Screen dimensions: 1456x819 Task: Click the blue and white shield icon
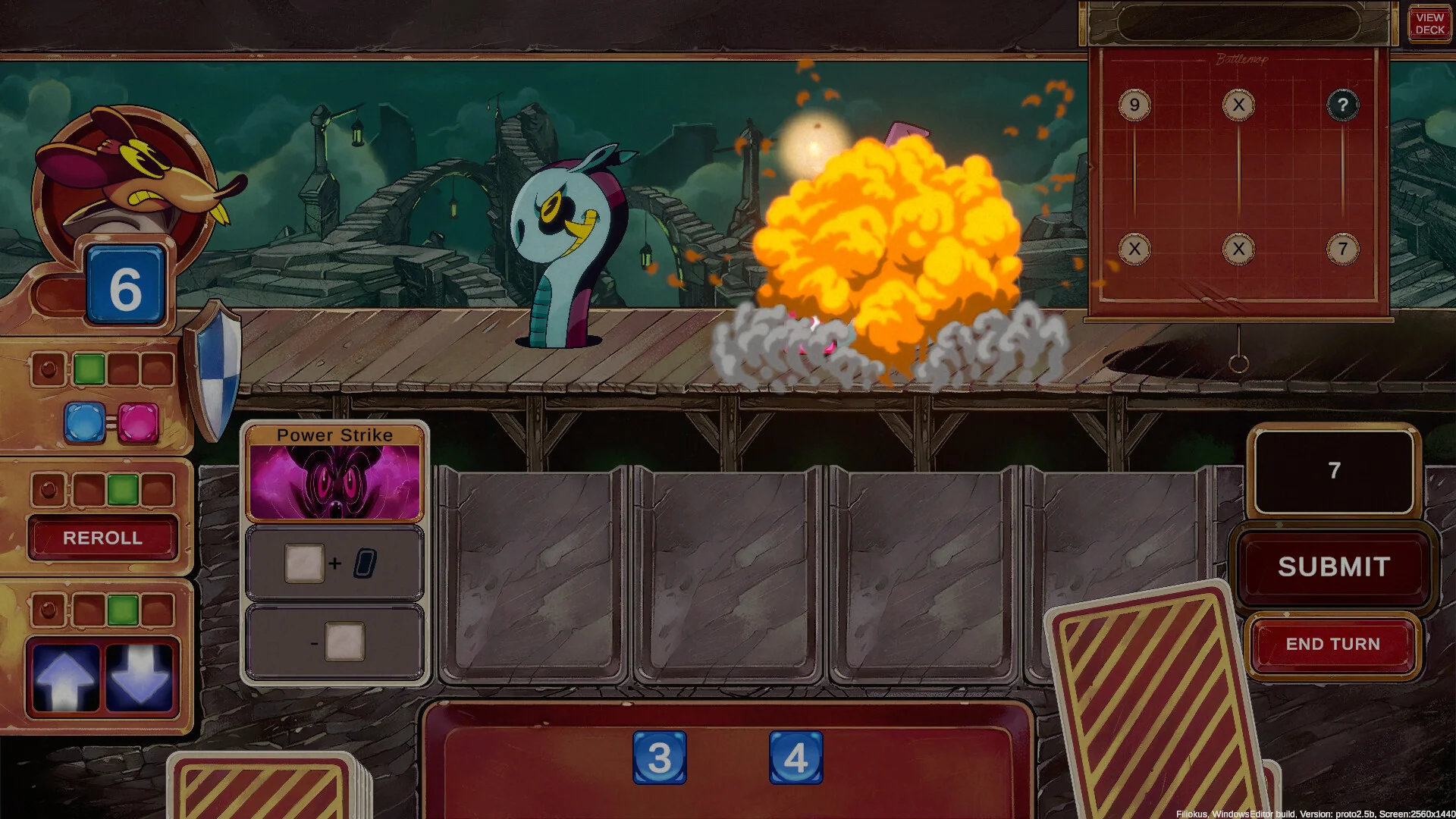216,369
